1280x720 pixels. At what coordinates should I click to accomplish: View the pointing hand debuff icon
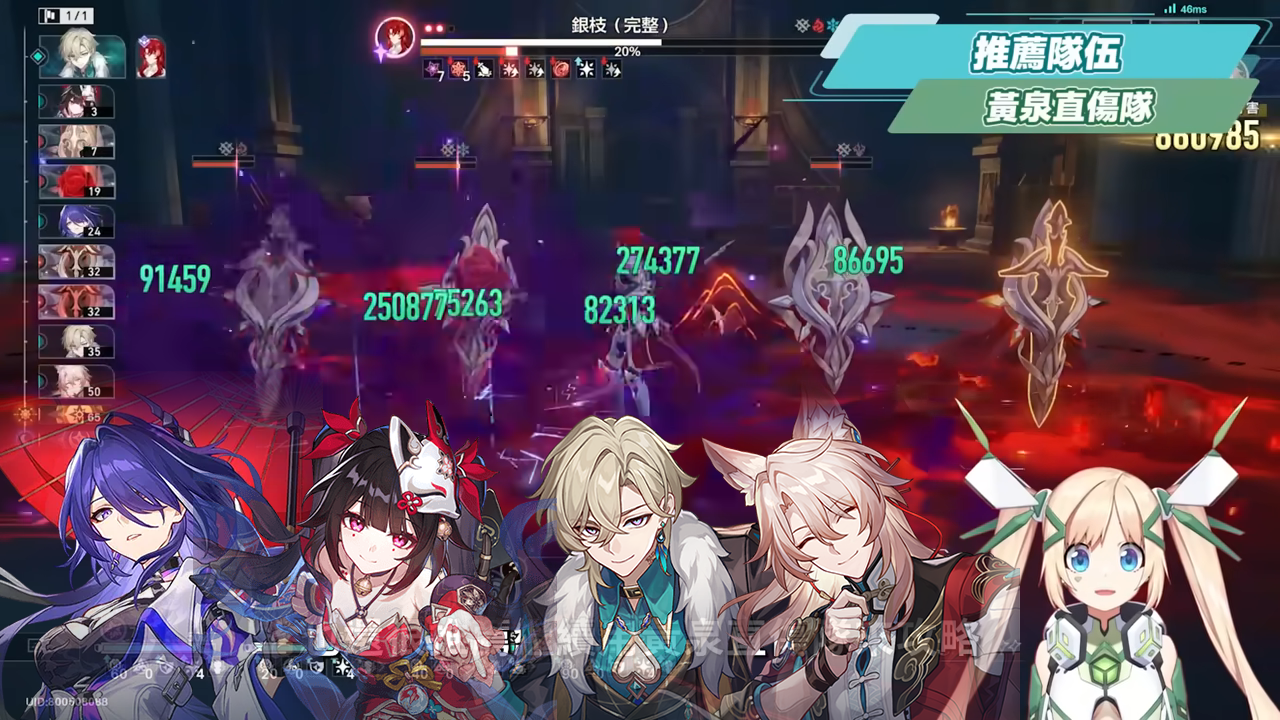(484, 69)
